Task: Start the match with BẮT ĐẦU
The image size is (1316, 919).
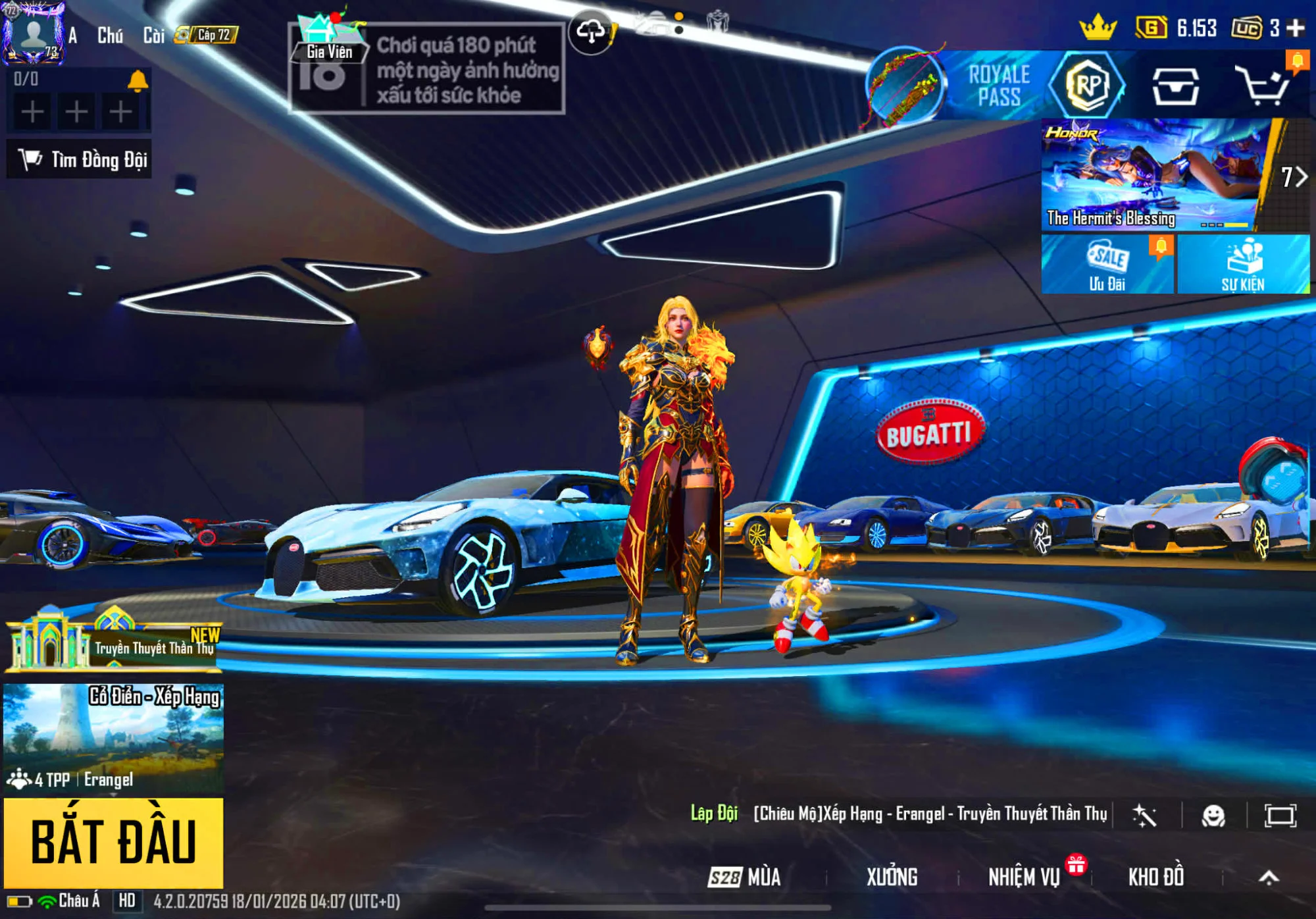Action: click(113, 842)
